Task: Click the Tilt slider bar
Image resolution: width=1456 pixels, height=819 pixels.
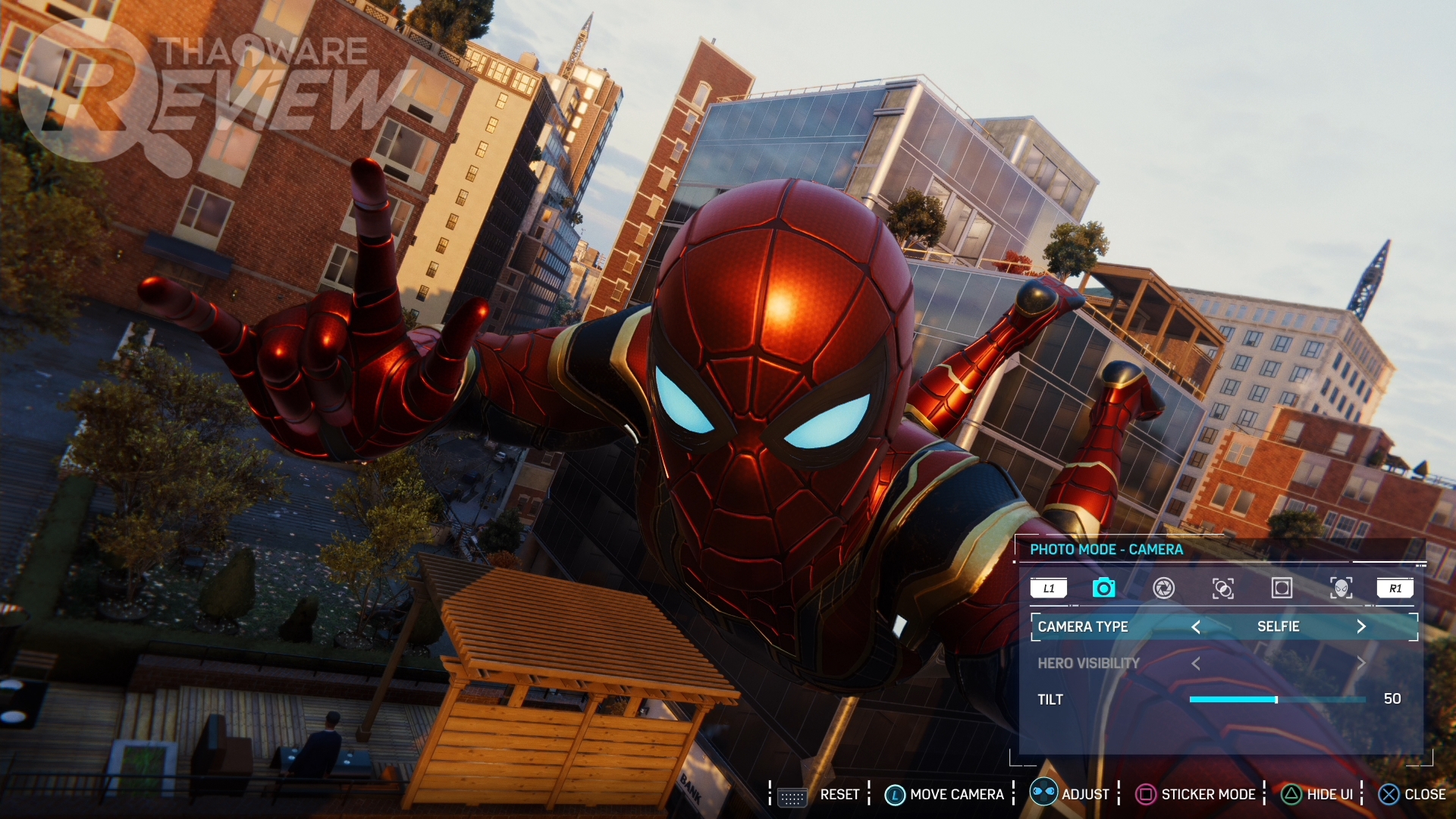Action: (1277, 699)
